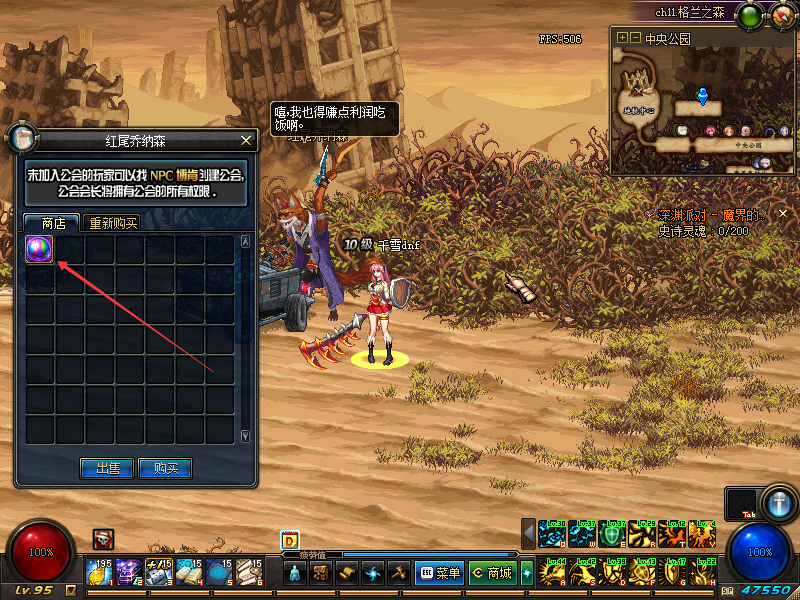
Task: Switch to the 重新购买 tab
Action: [112, 223]
